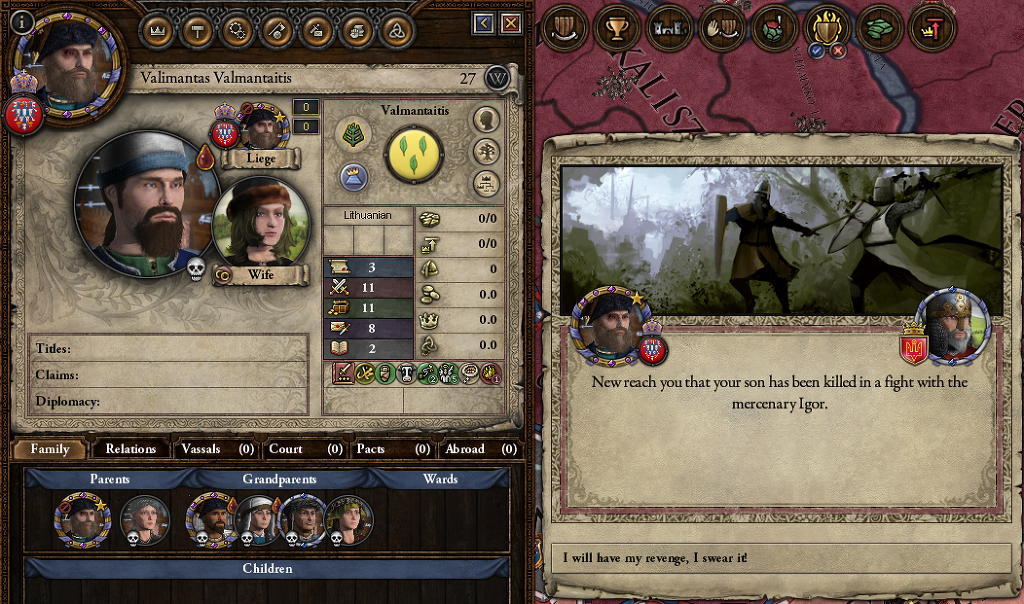This screenshot has width=1024, height=604.
Task: Open the hammer menu button in the top bar
Action: 197,30
